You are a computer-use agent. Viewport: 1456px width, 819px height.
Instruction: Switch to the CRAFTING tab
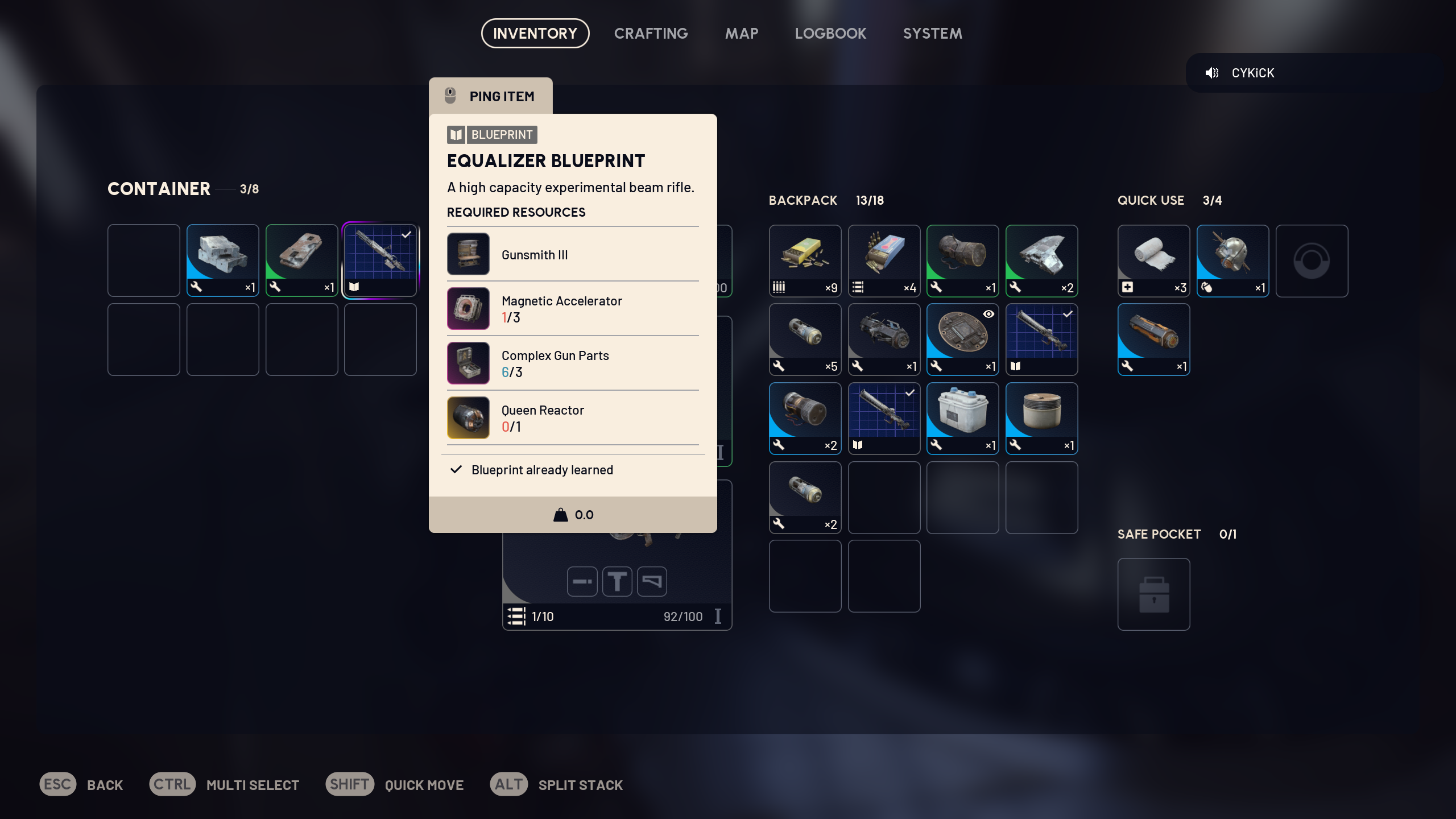tap(651, 33)
